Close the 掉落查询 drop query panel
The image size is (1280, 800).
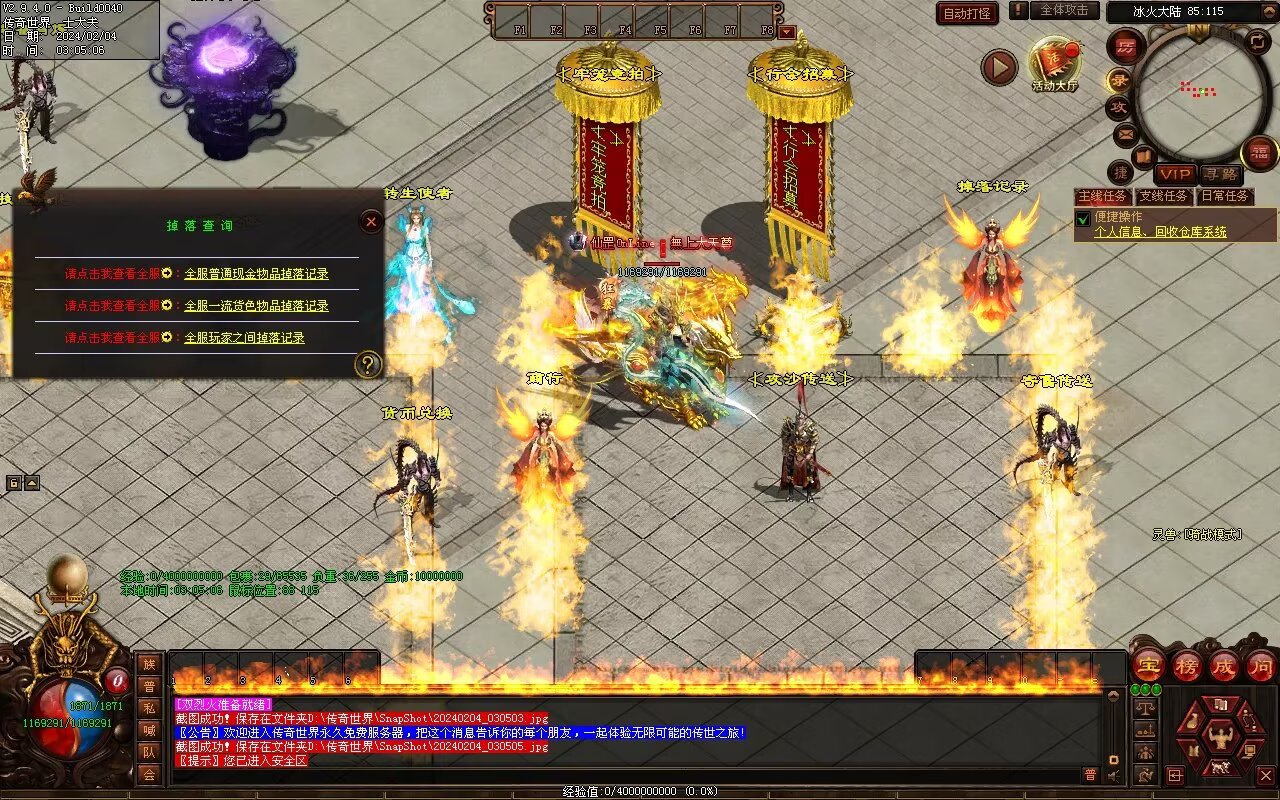(371, 222)
